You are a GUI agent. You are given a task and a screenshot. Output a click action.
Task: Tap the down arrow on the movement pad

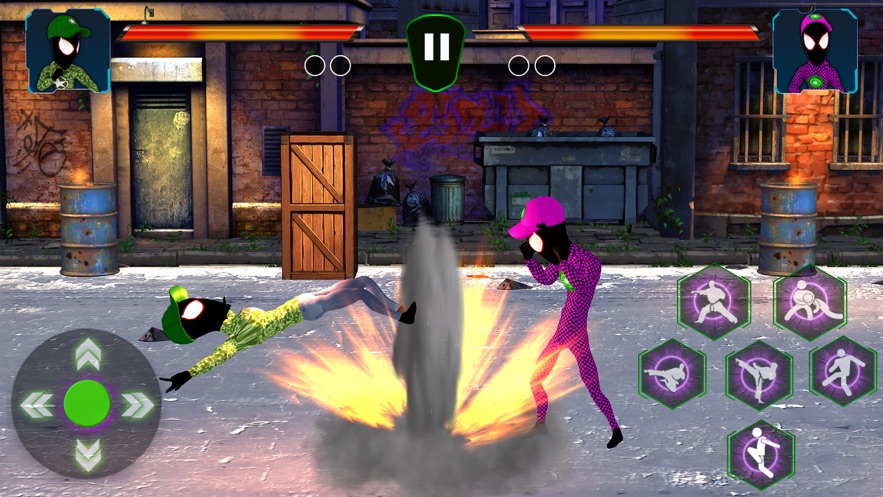(88, 453)
